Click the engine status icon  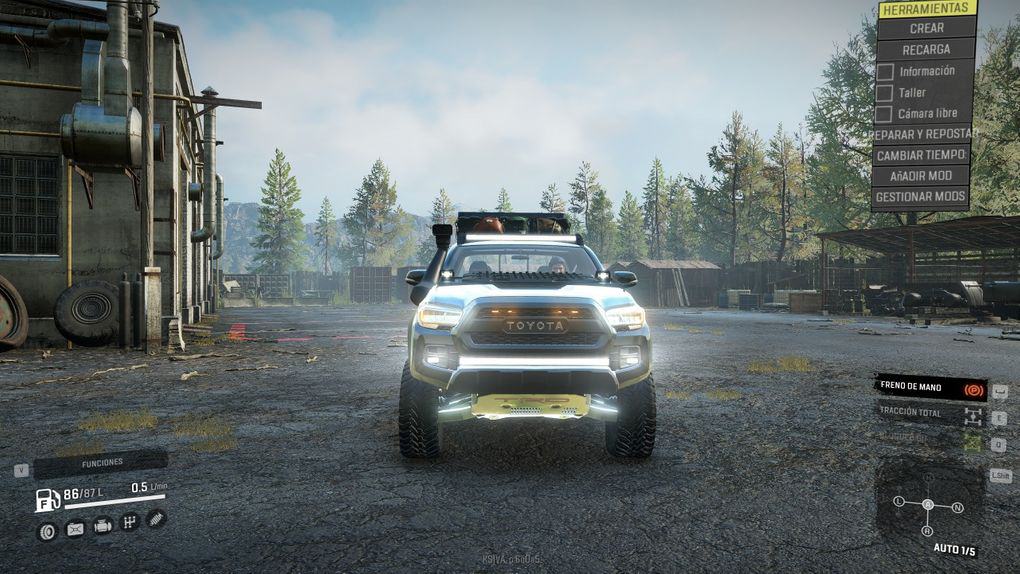(x=102, y=526)
